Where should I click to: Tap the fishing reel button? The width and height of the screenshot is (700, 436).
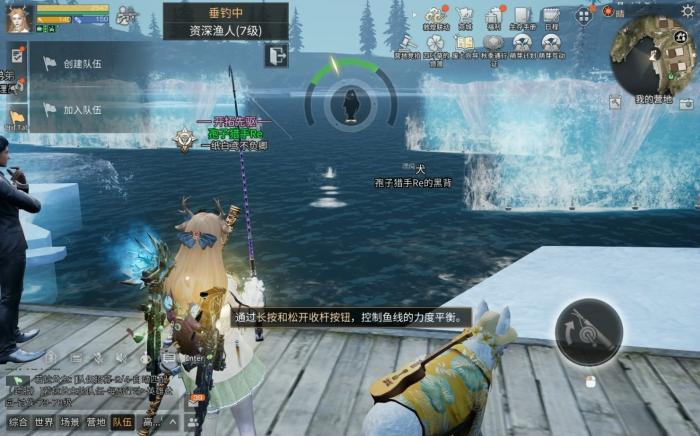(589, 332)
